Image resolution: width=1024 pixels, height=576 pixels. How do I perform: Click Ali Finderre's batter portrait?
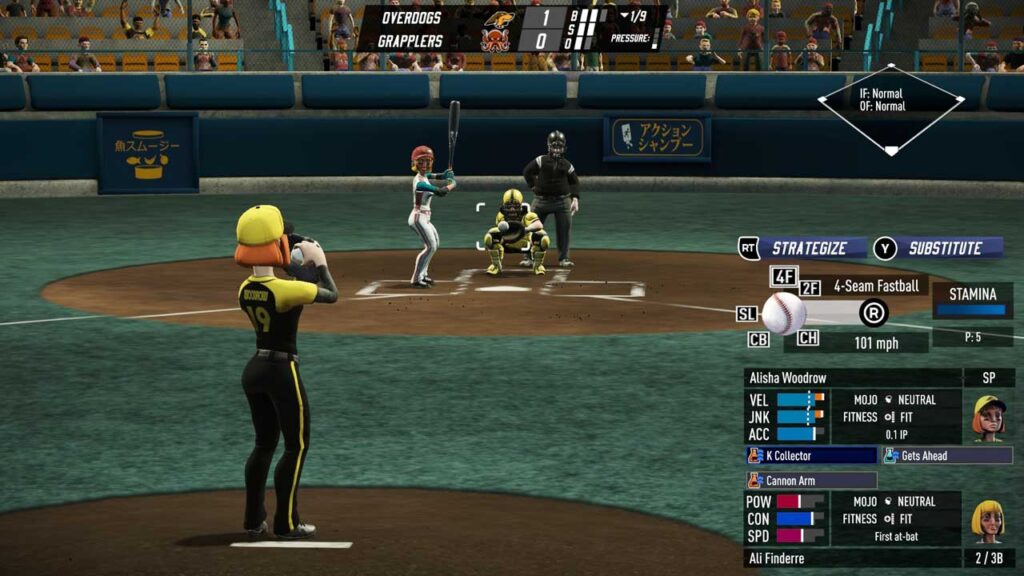tap(988, 519)
